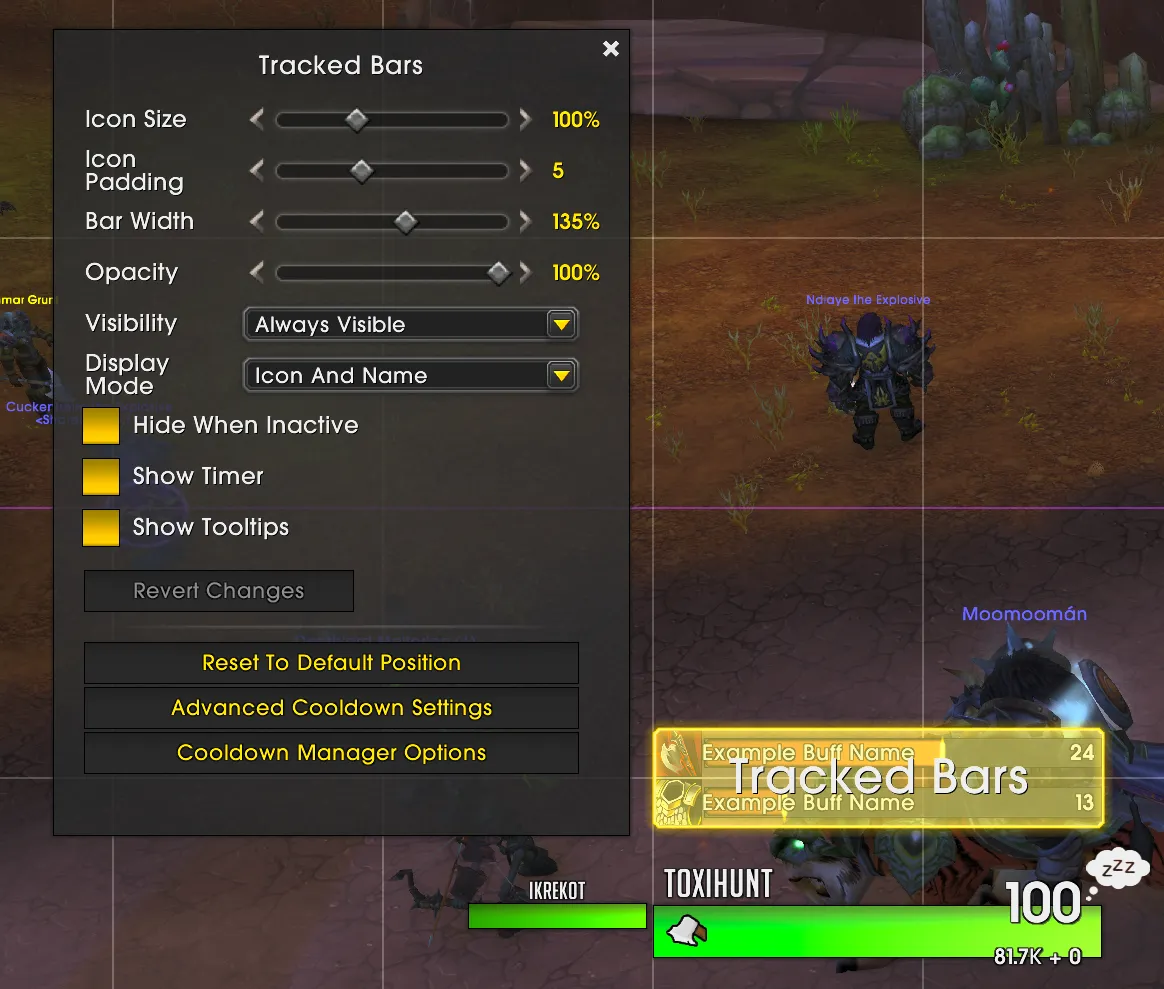Toggle the Hide When Inactive checkbox
This screenshot has height=989, width=1164.
[101, 426]
